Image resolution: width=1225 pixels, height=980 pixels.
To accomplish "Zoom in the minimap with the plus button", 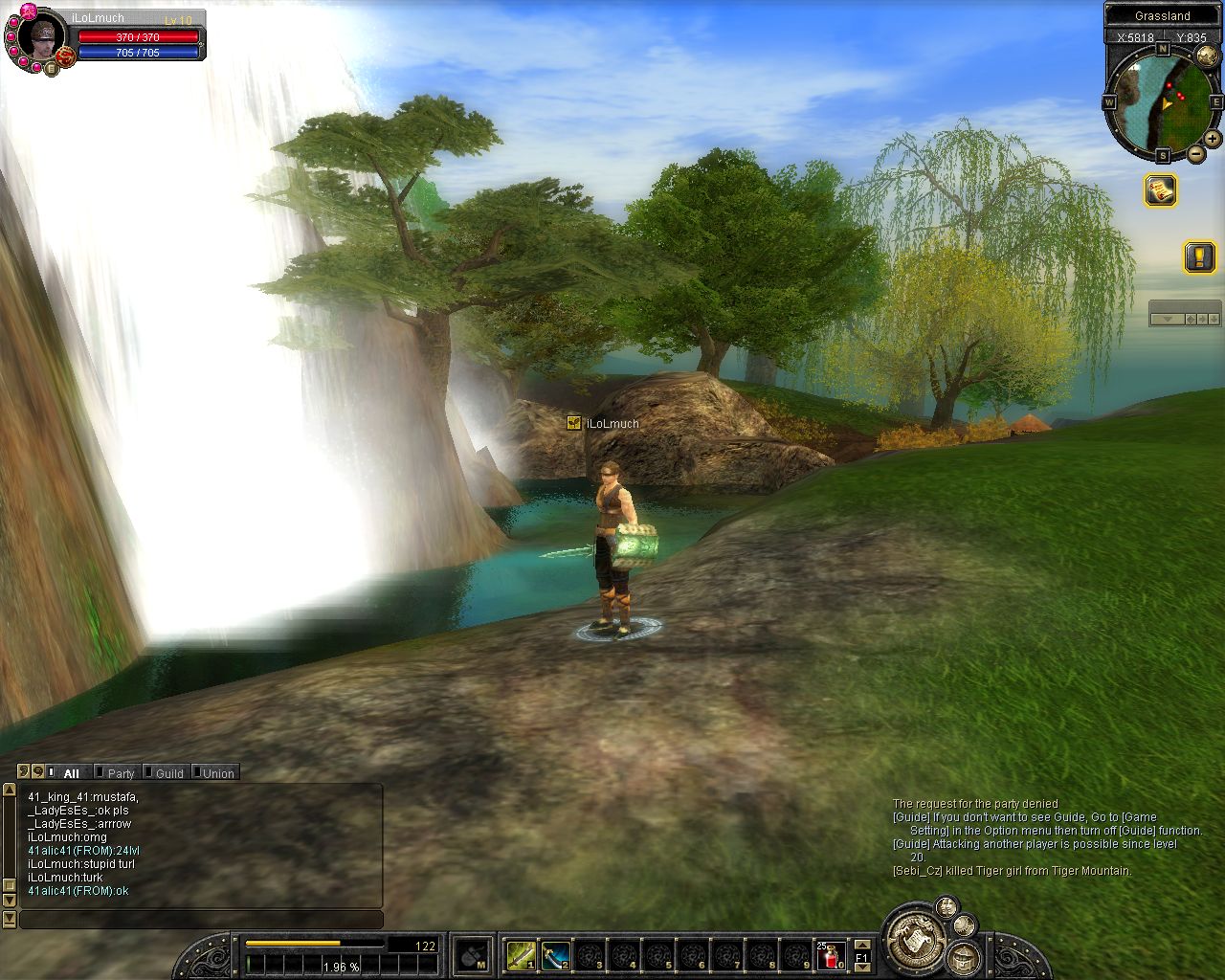I will tap(1213, 139).
